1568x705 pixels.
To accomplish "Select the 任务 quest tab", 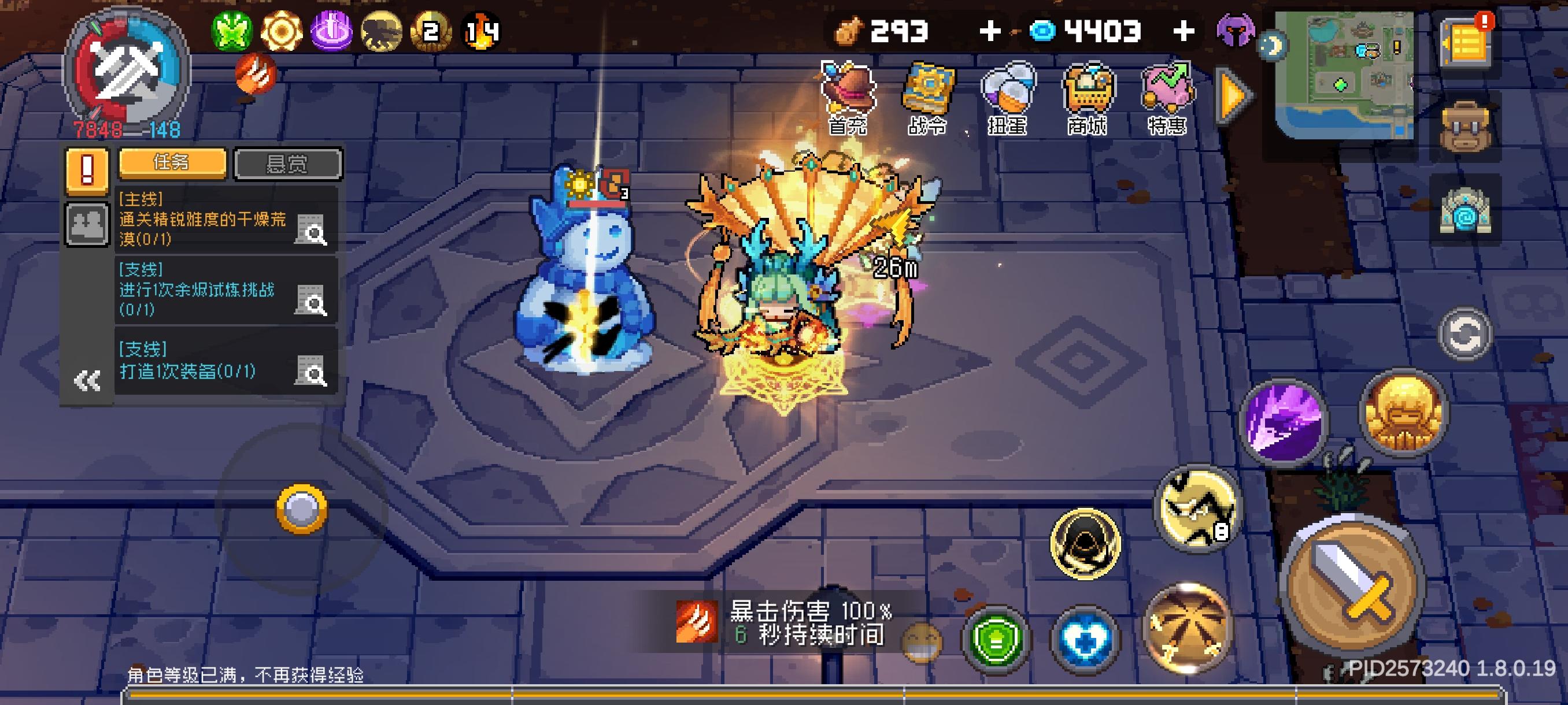I will pyautogui.click(x=171, y=164).
